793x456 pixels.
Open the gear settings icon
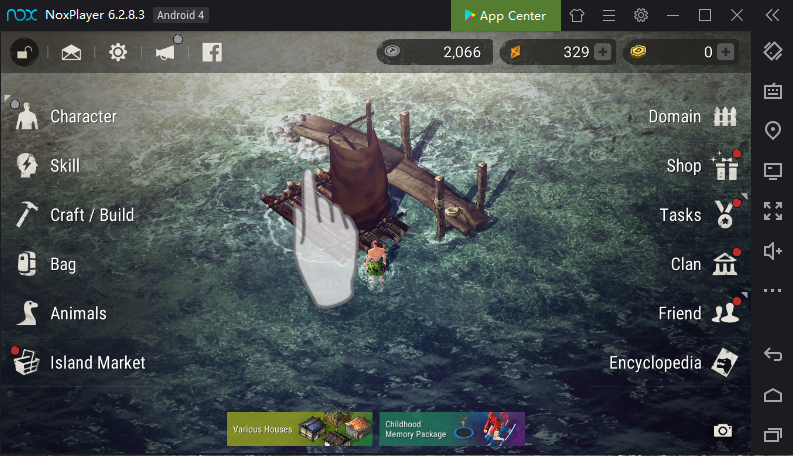(118, 52)
